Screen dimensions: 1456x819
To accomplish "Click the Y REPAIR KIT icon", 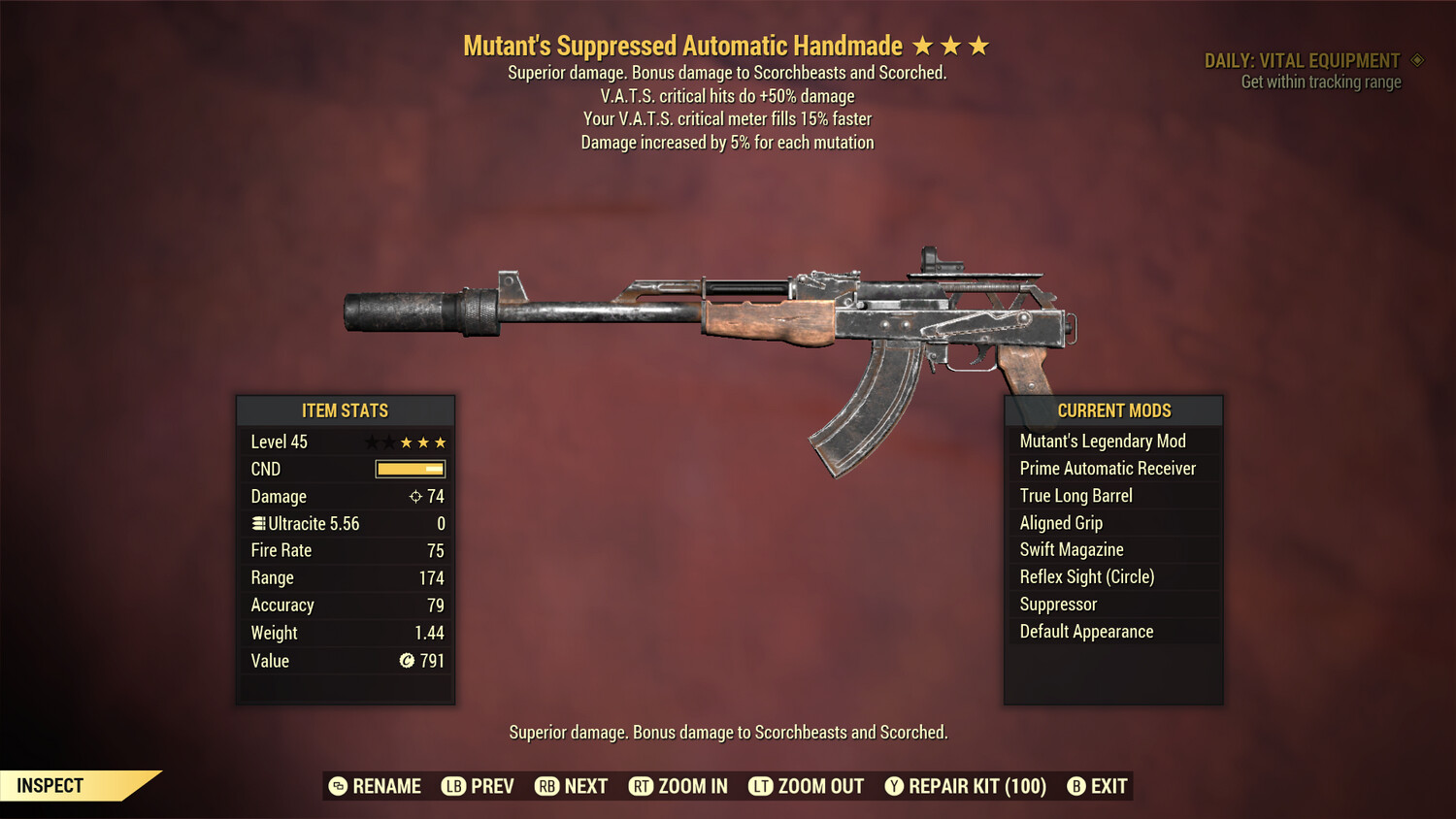I will click(894, 786).
